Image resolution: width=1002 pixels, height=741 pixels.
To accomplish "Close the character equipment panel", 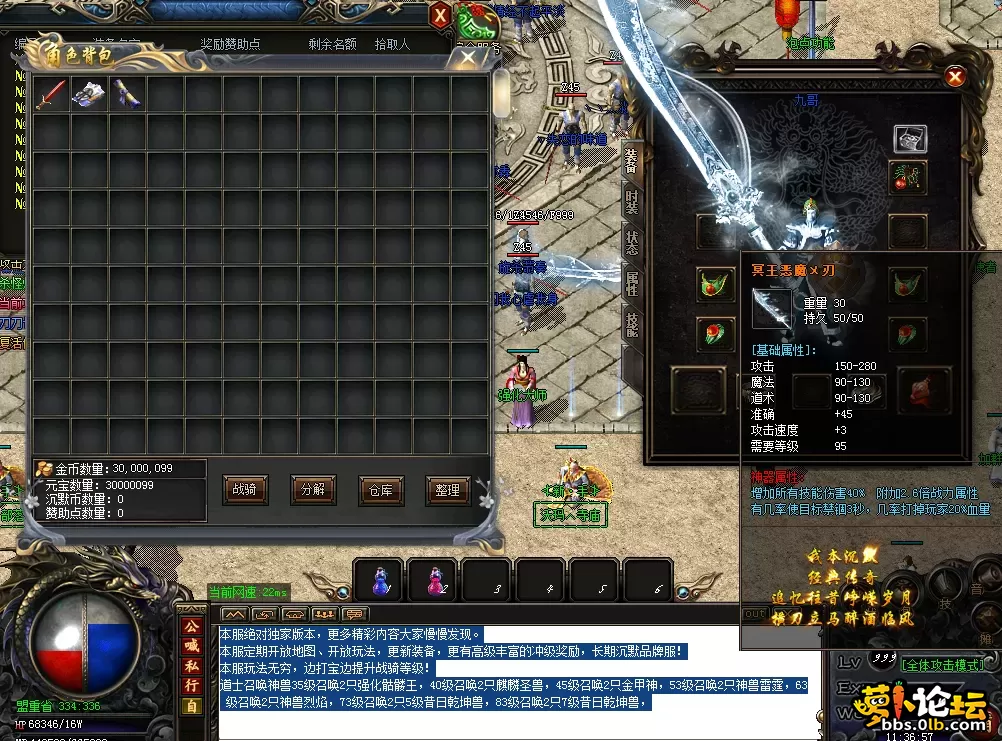I will 955,77.
